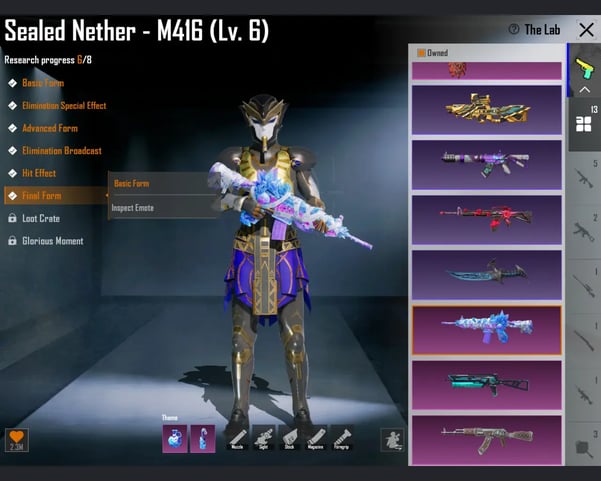Screen dimensions: 601x481
Task: Select the golden sniper rifle skin
Action: tap(486, 109)
